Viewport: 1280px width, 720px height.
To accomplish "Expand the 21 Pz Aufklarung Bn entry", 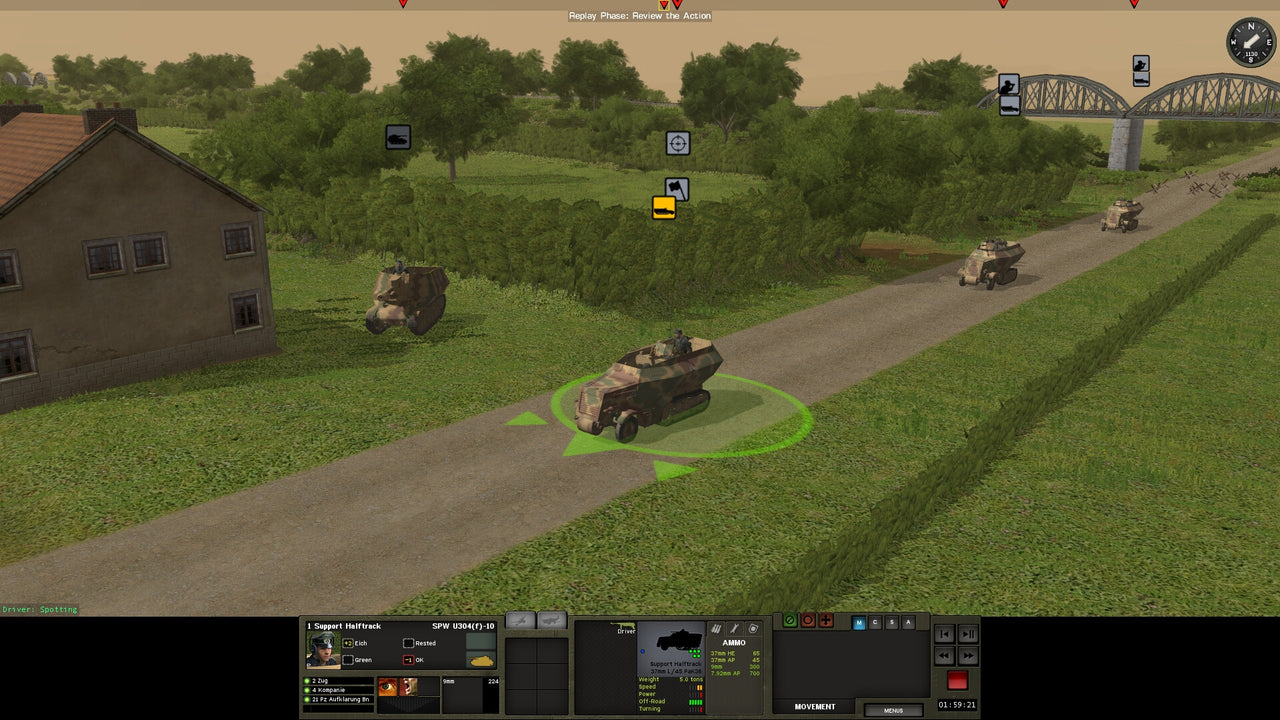I will [x=340, y=699].
